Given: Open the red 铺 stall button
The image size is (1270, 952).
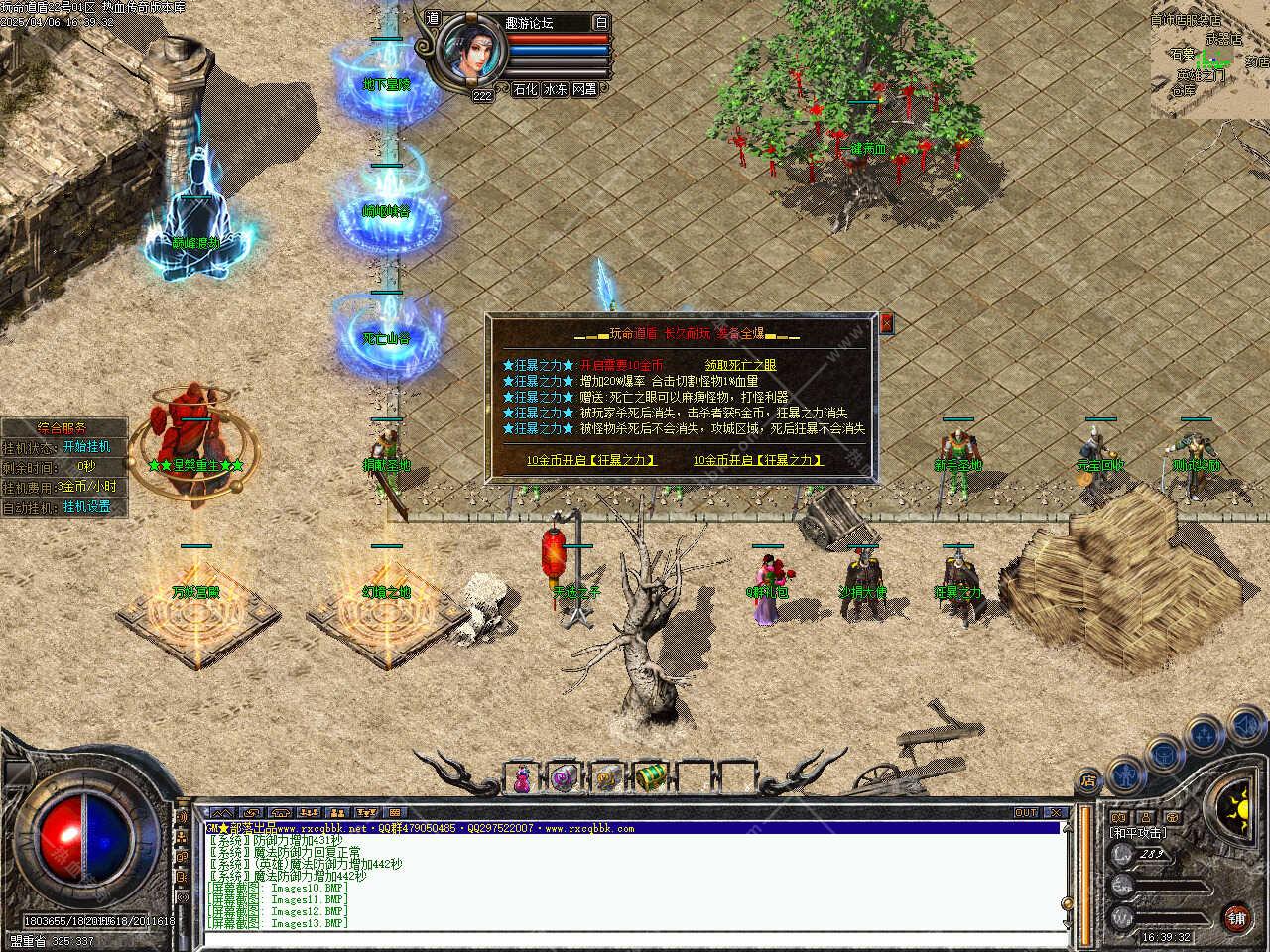Looking at the screenshot, I should (x=1236, y=917).
